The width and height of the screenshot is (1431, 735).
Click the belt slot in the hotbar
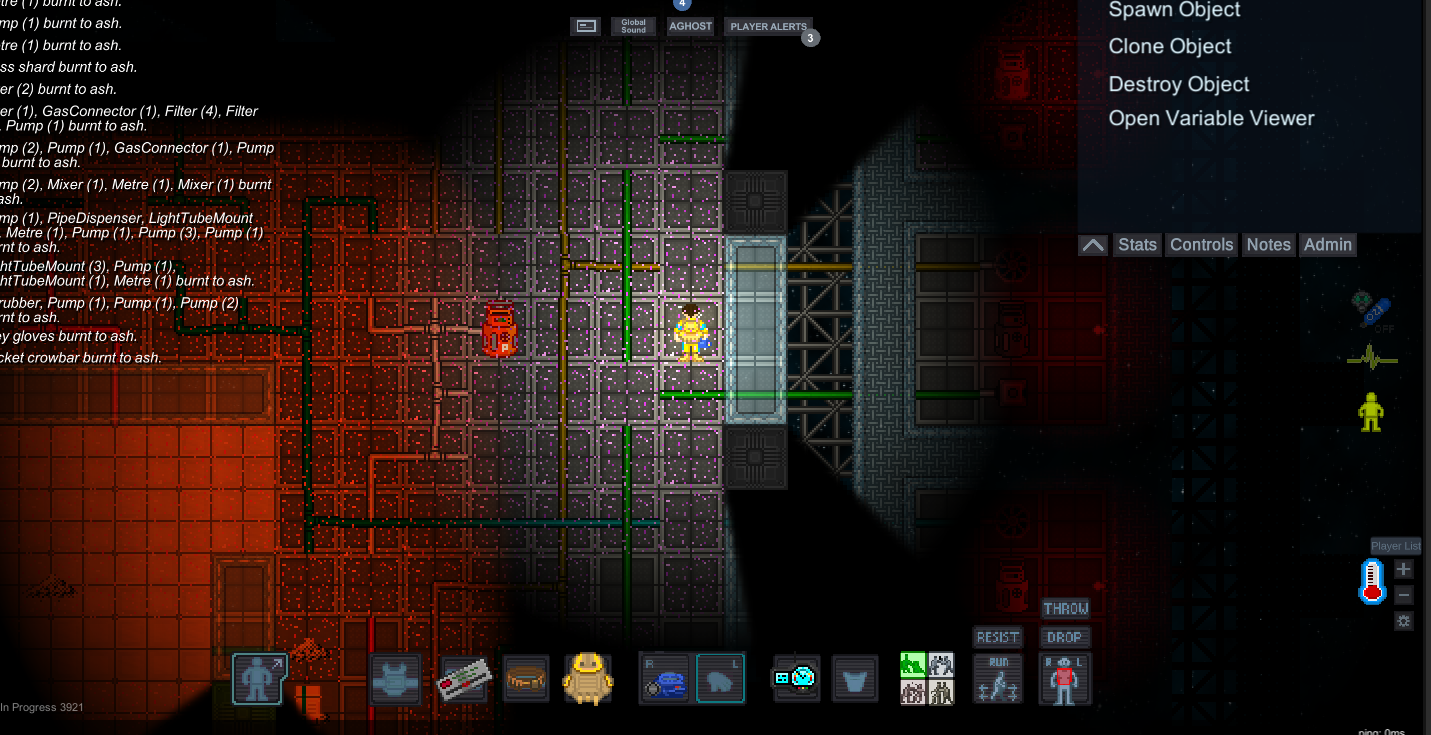point(525,677)
